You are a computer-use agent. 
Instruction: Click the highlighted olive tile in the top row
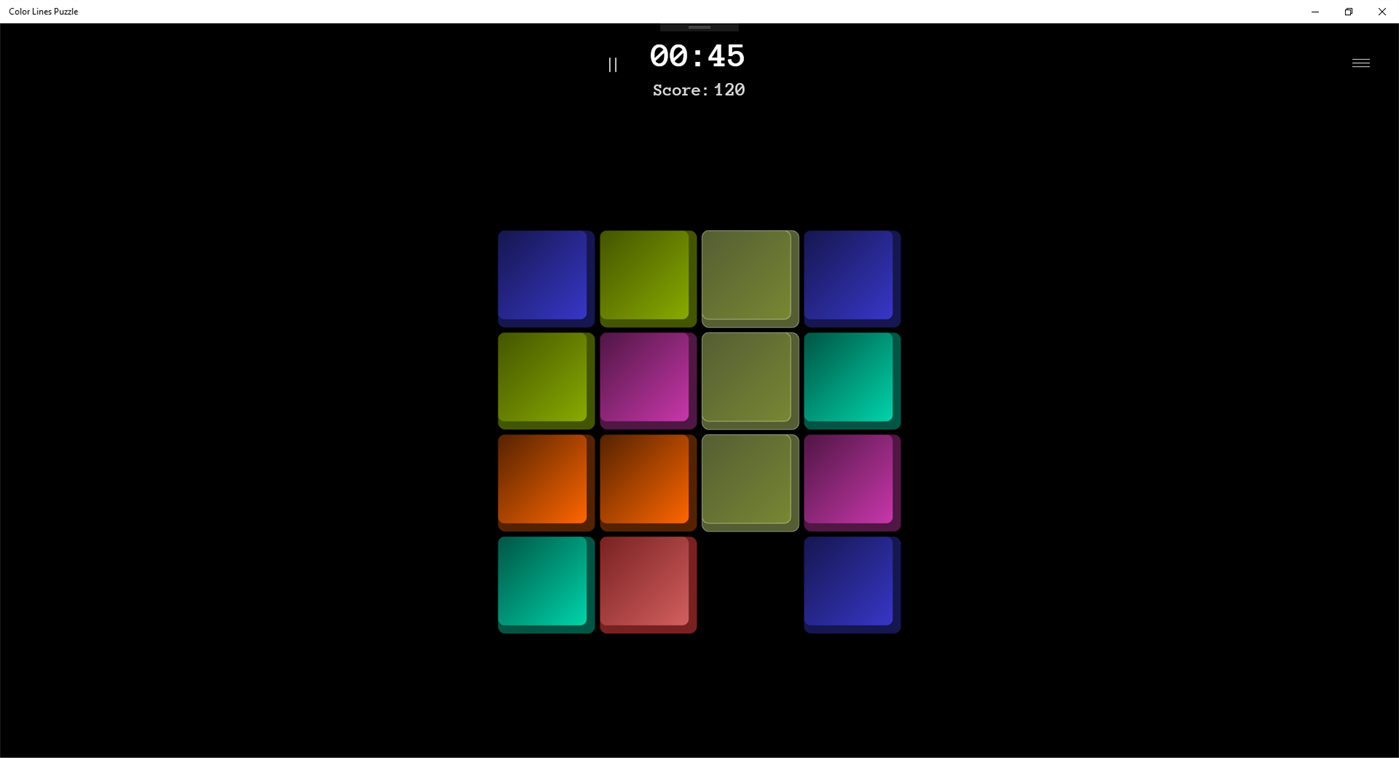coord(749,277)
